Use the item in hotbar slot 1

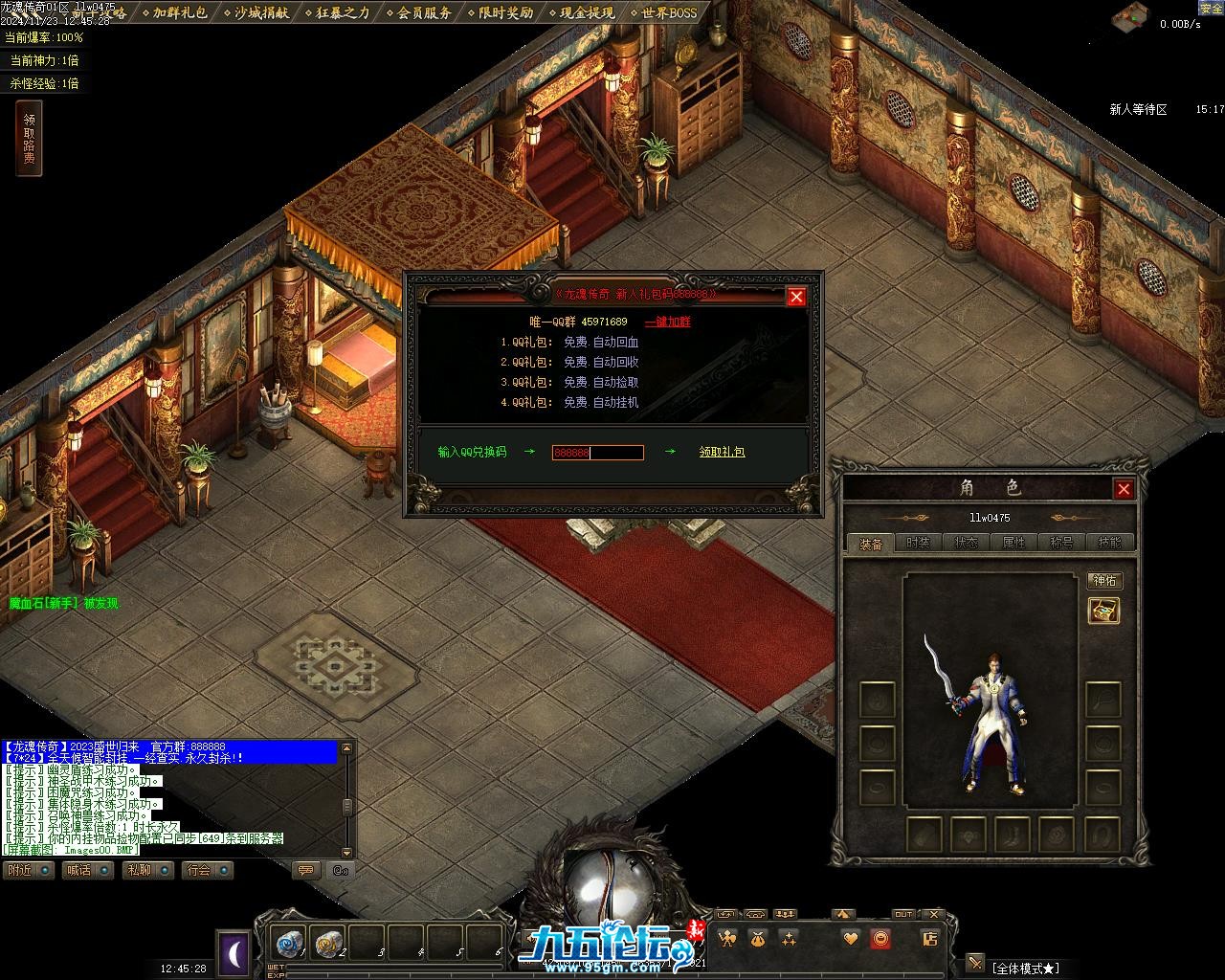coord(287,944)
